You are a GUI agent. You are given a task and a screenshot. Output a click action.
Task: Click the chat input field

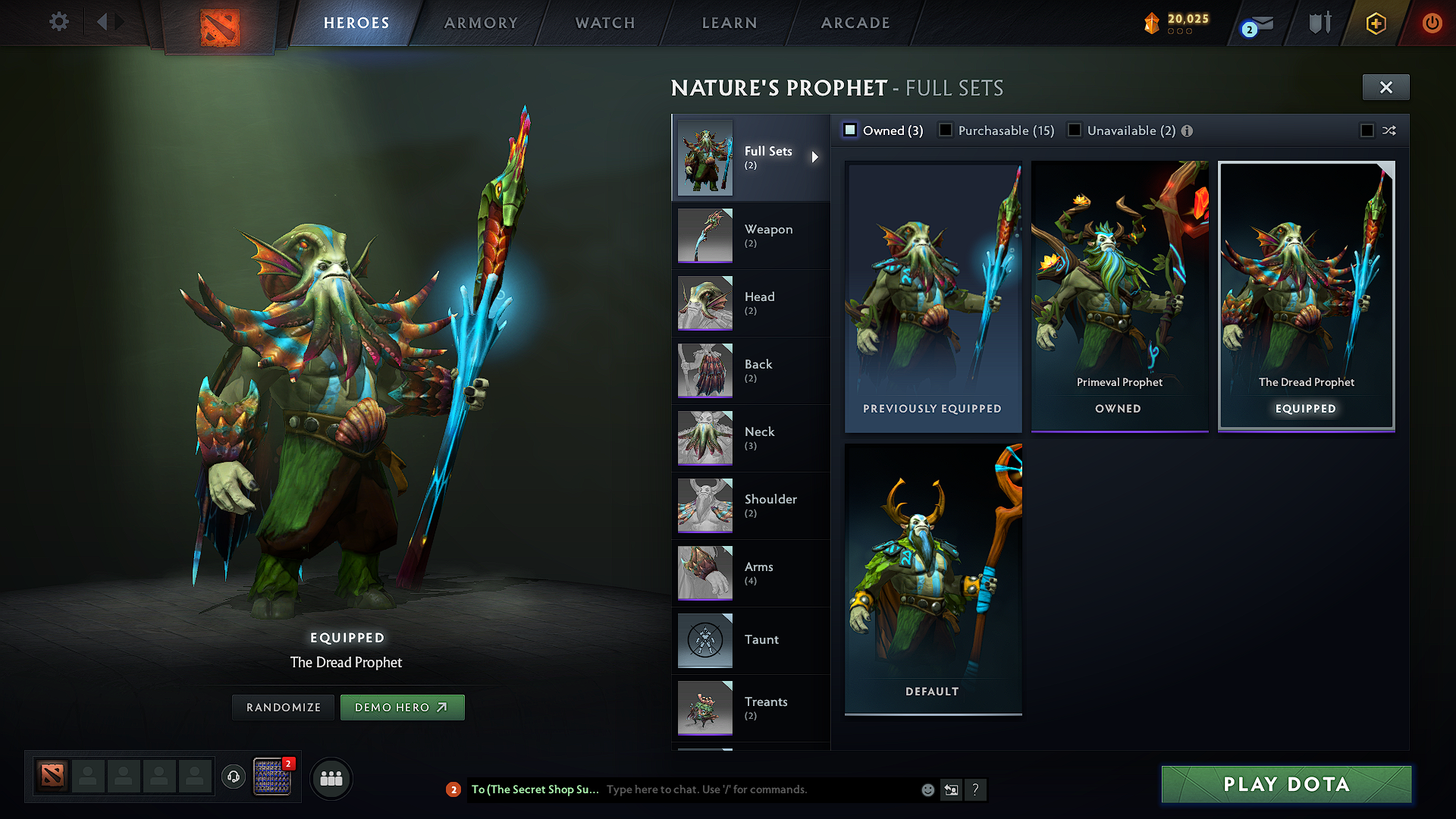(x=758, y=789)
